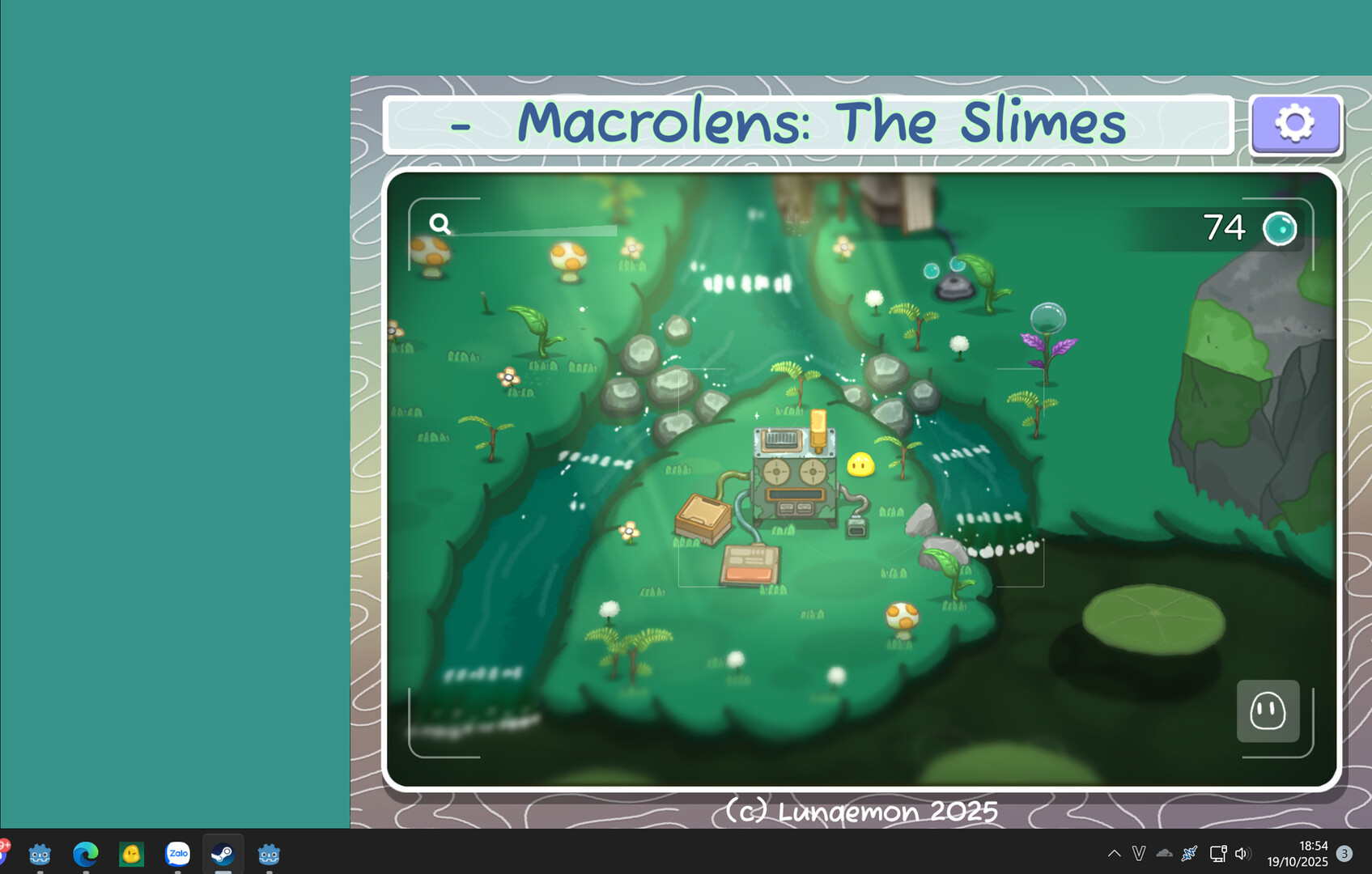The image size is (1372, 874).
Task: Click the floating bubble near the purple plant
Action: pyautogui.click(x=1049, y=316)
